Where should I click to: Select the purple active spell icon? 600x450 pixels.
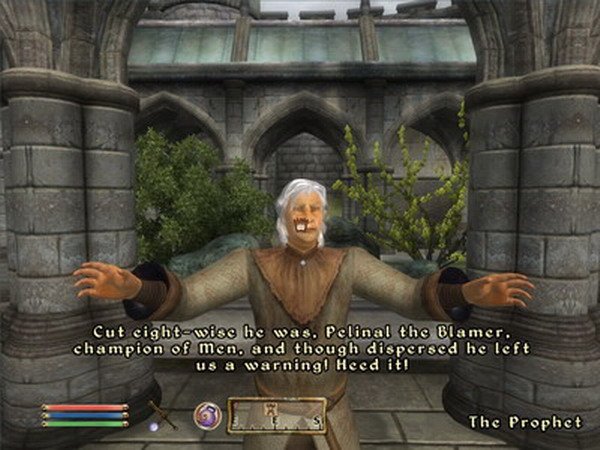(207, 413)
